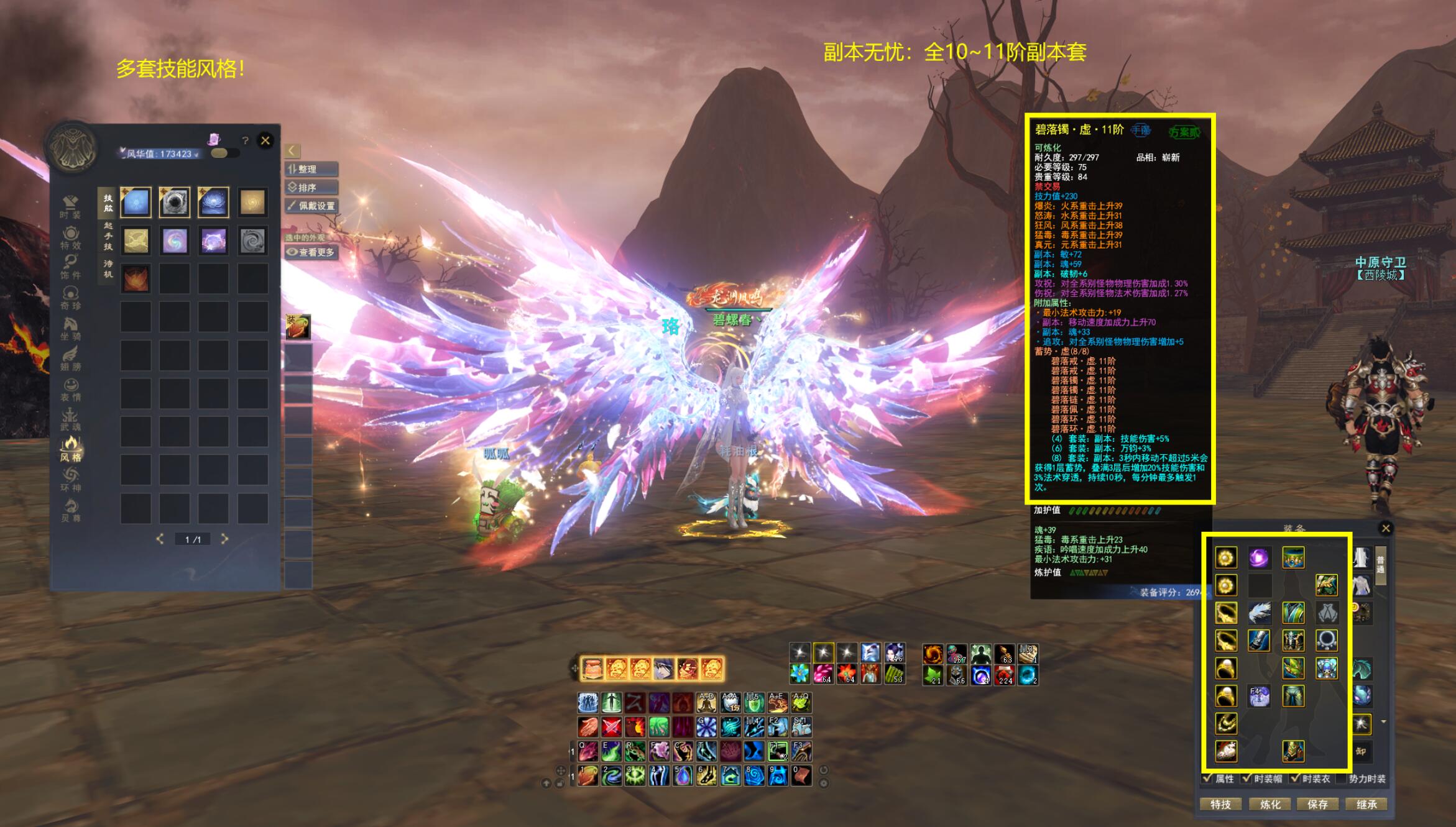Click the 整理 organize button

tap(312, 169)
